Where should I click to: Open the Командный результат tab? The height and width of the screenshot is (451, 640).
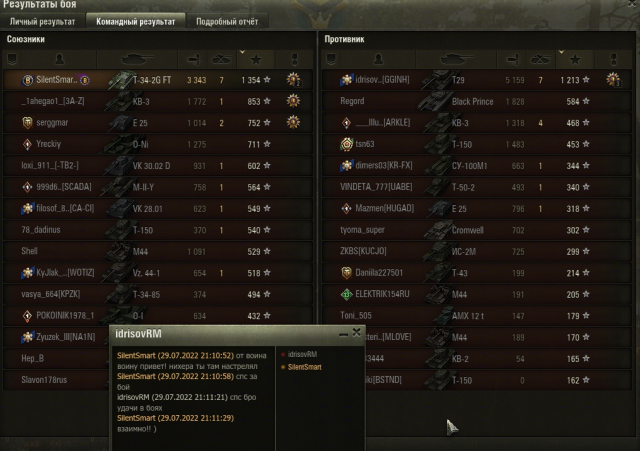[135, 20]
